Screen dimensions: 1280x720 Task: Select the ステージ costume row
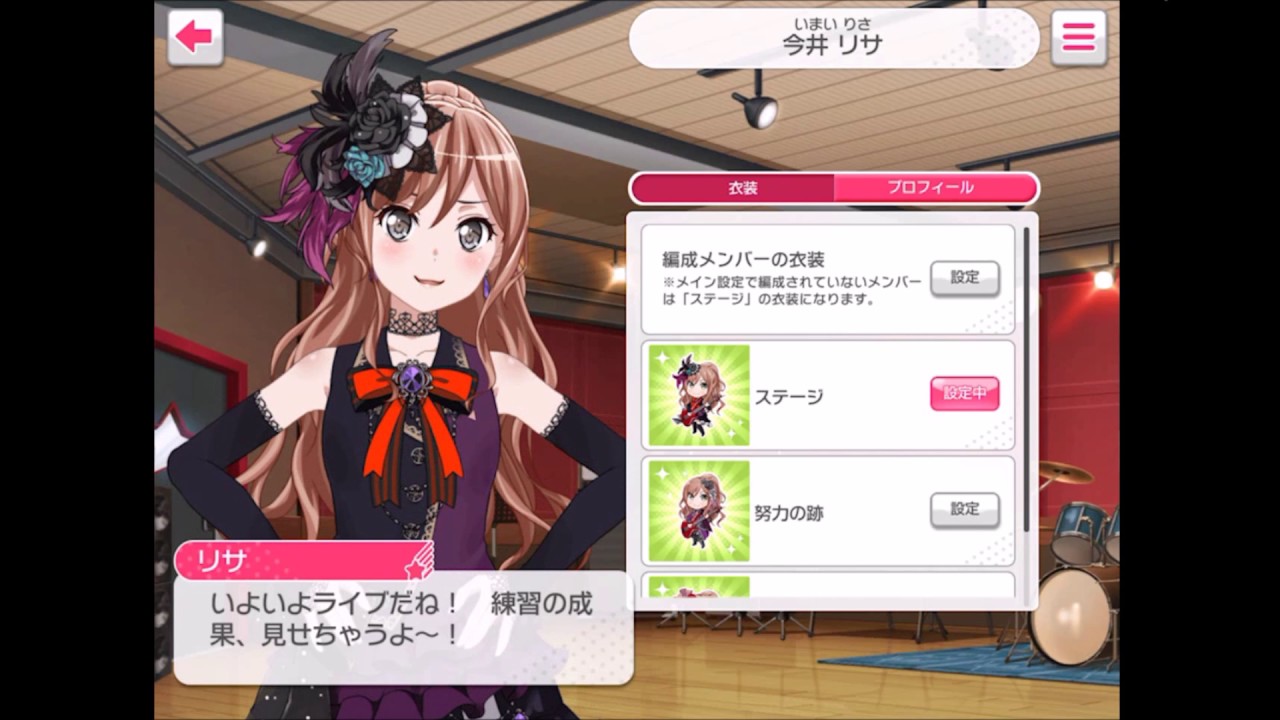(x=830, y=393)
